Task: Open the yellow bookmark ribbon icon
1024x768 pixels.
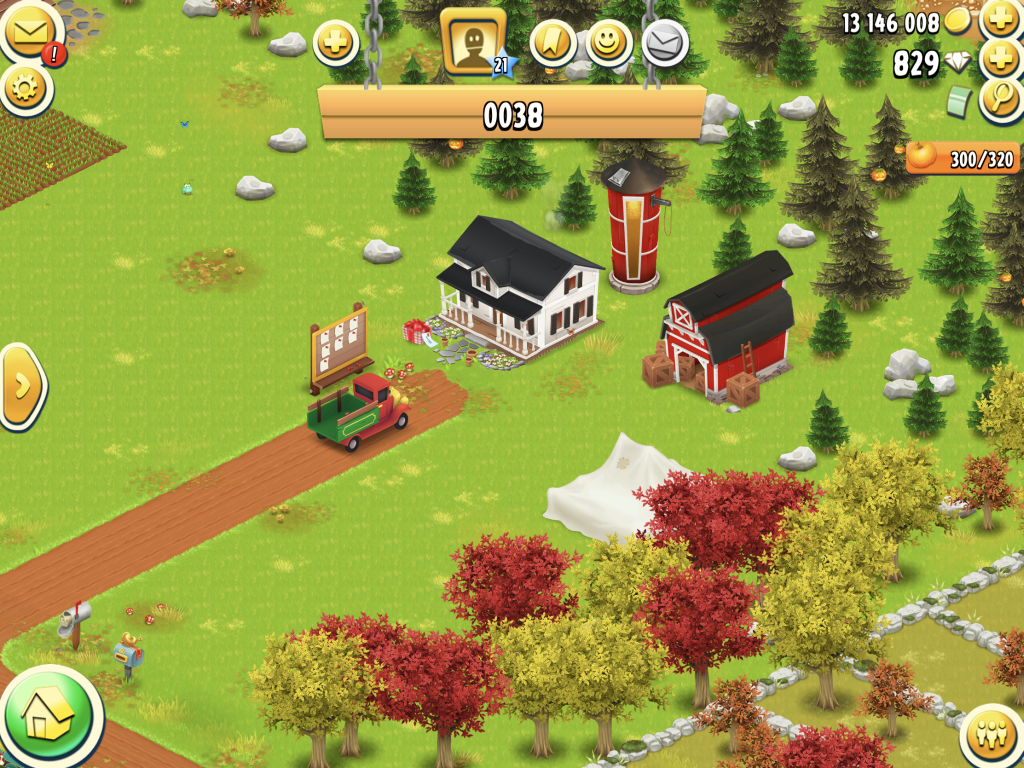Action: pos(552,42)
